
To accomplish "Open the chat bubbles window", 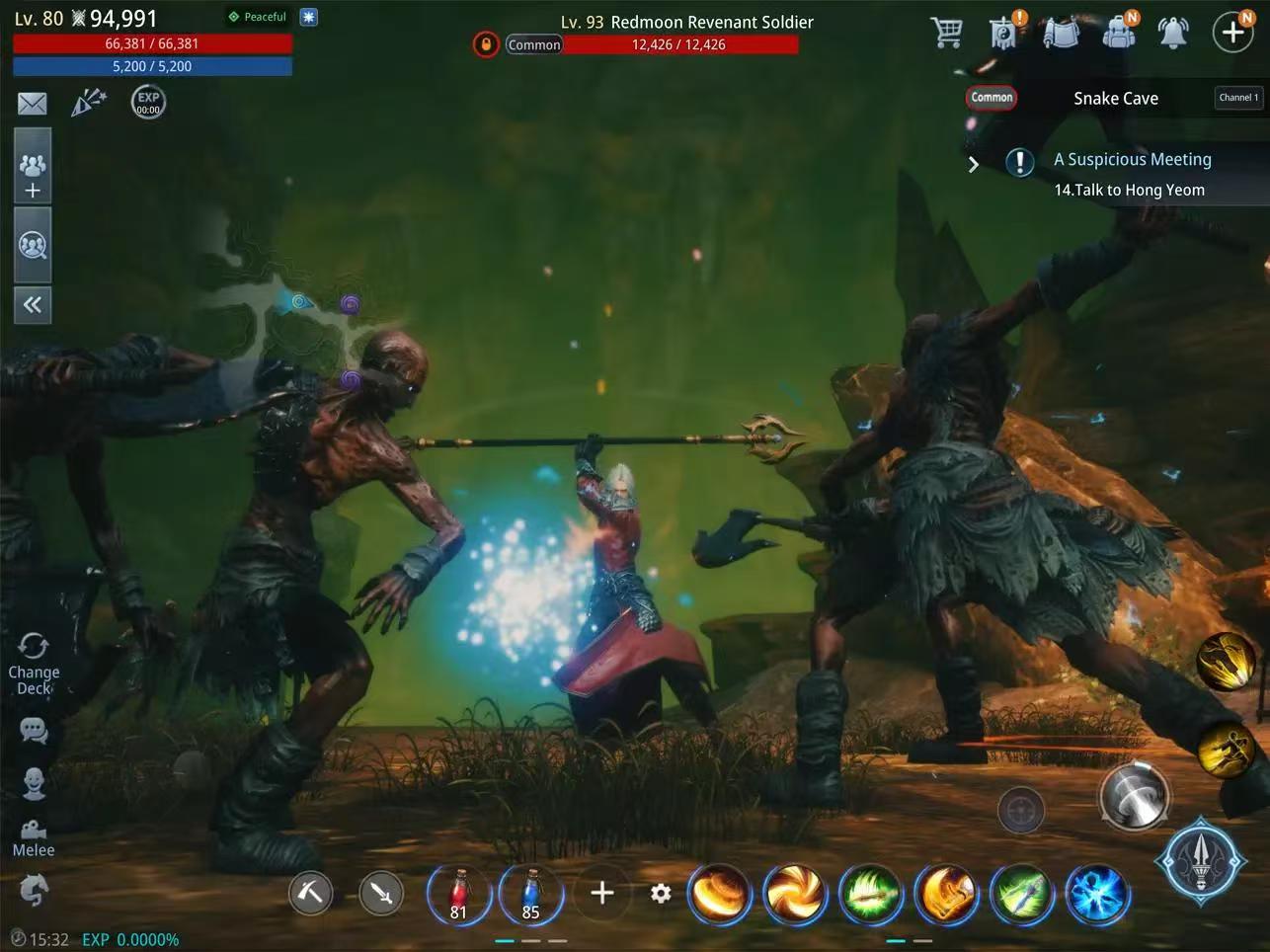I will [34, 731].
